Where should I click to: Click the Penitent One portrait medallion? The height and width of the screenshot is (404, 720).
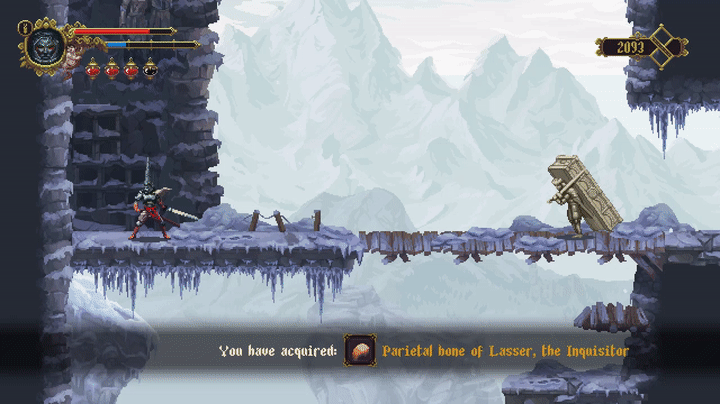46,46
